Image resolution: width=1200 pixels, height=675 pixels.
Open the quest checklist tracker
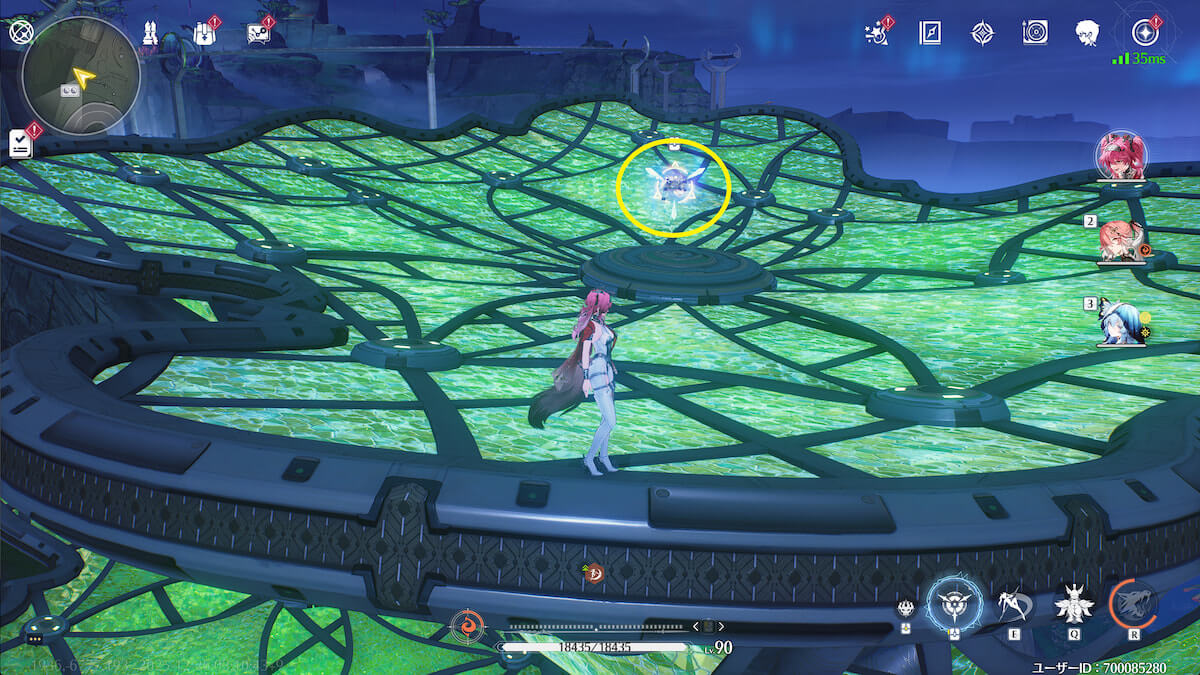(20, 143)
